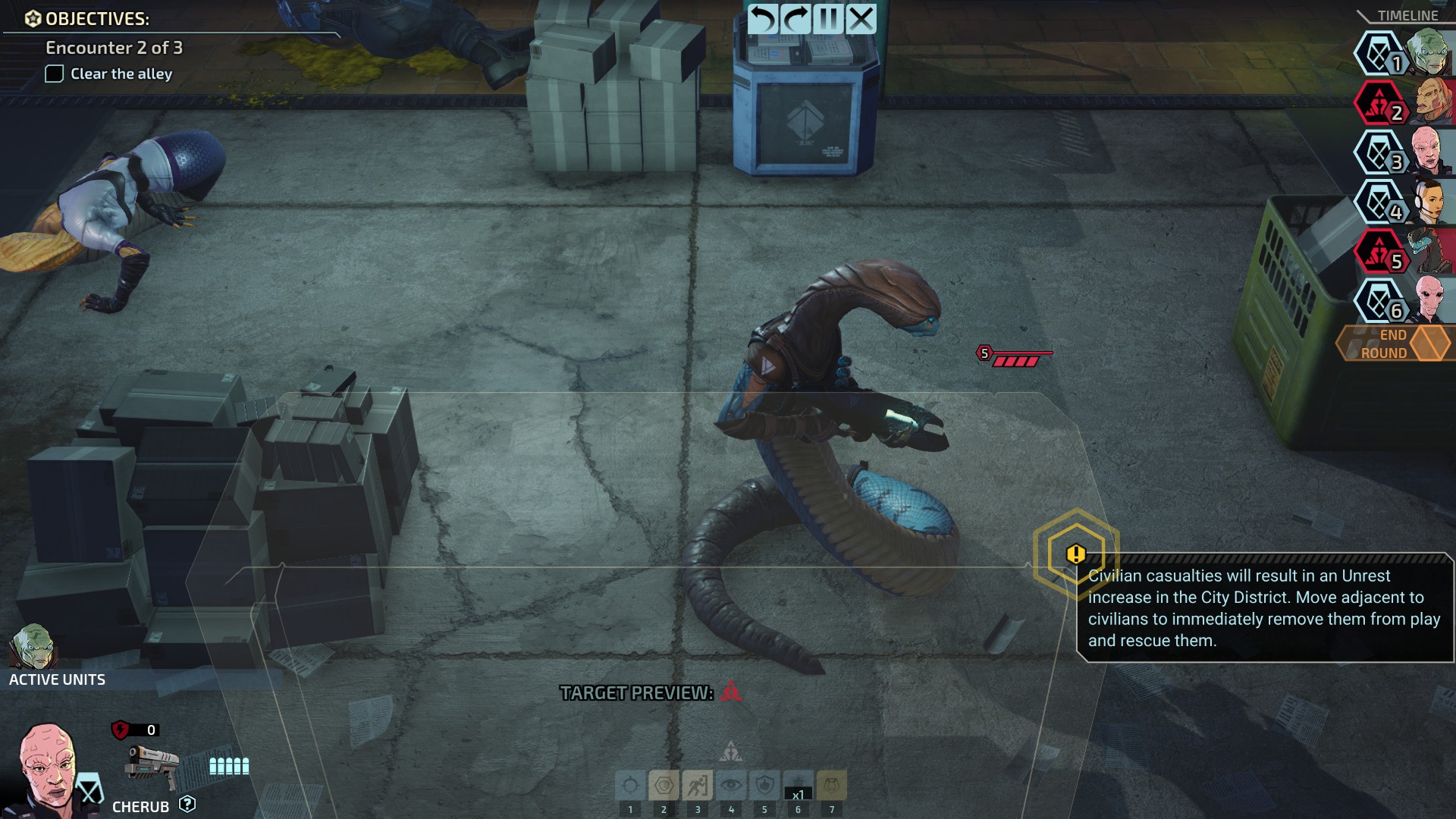Image resolution: width=1456 pixels, height=819 pixels.
Task: Select the active unit portrait above Active Units
Action: click(x=32, y=646)
